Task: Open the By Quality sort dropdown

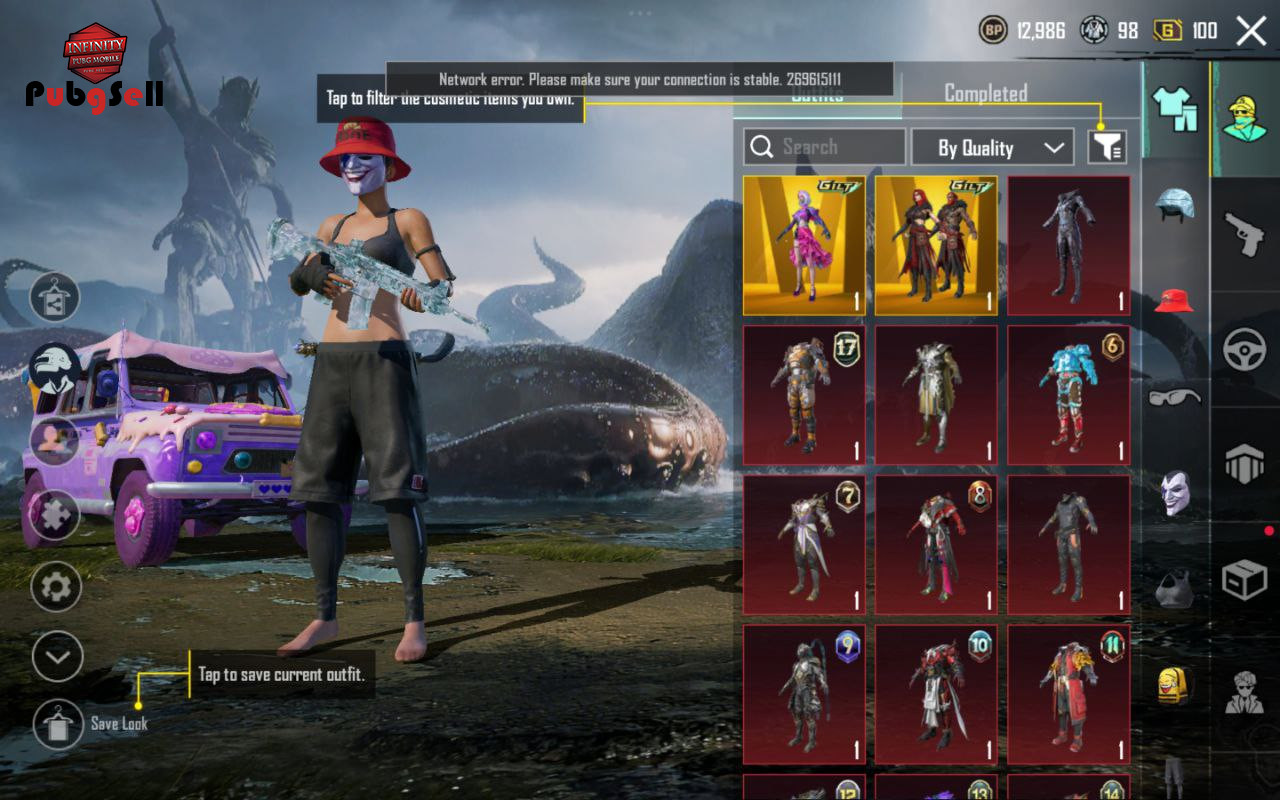Action: 992,147
